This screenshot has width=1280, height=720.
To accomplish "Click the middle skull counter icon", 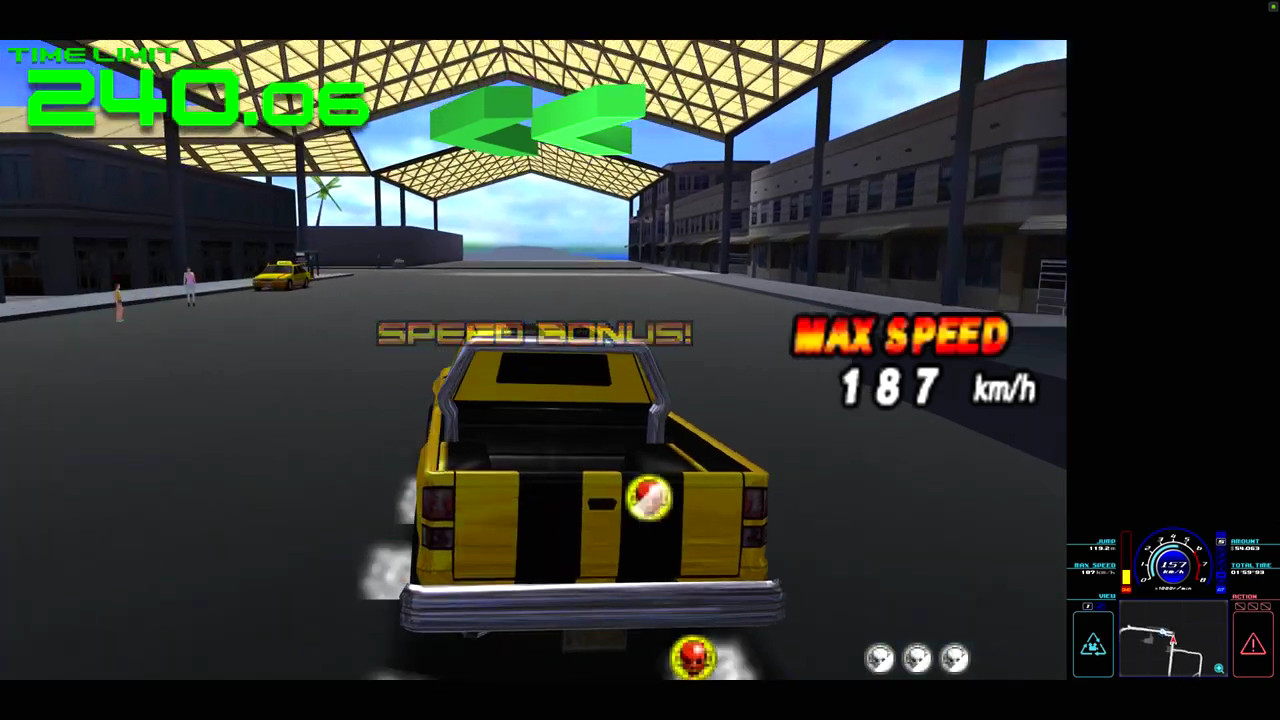I will [918, 657].
